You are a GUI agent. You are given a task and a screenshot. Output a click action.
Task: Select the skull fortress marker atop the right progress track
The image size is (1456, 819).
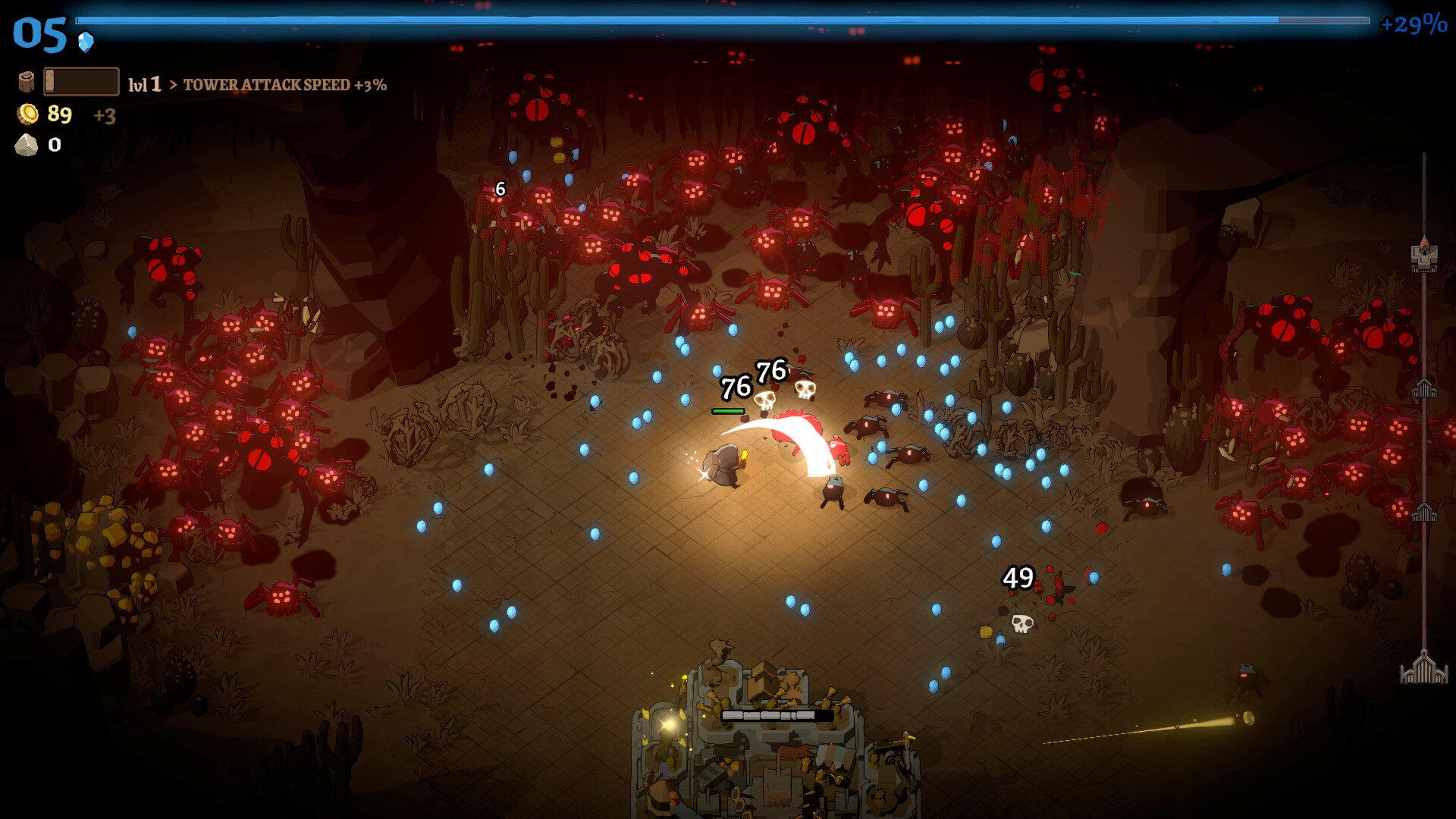pyautogui.click(x=1423, y=258)
